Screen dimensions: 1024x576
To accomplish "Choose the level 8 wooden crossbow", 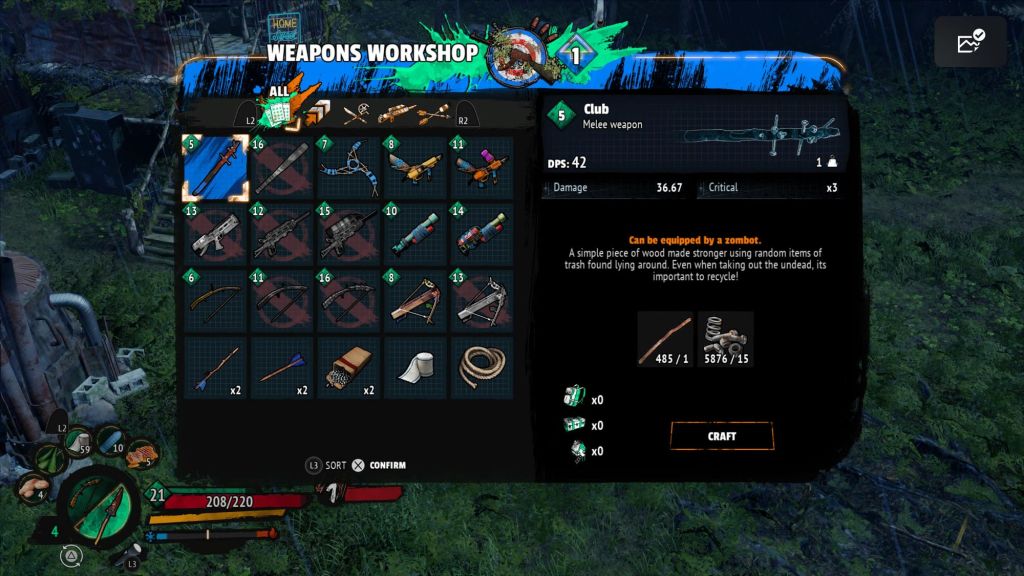I will click(416, 302).
